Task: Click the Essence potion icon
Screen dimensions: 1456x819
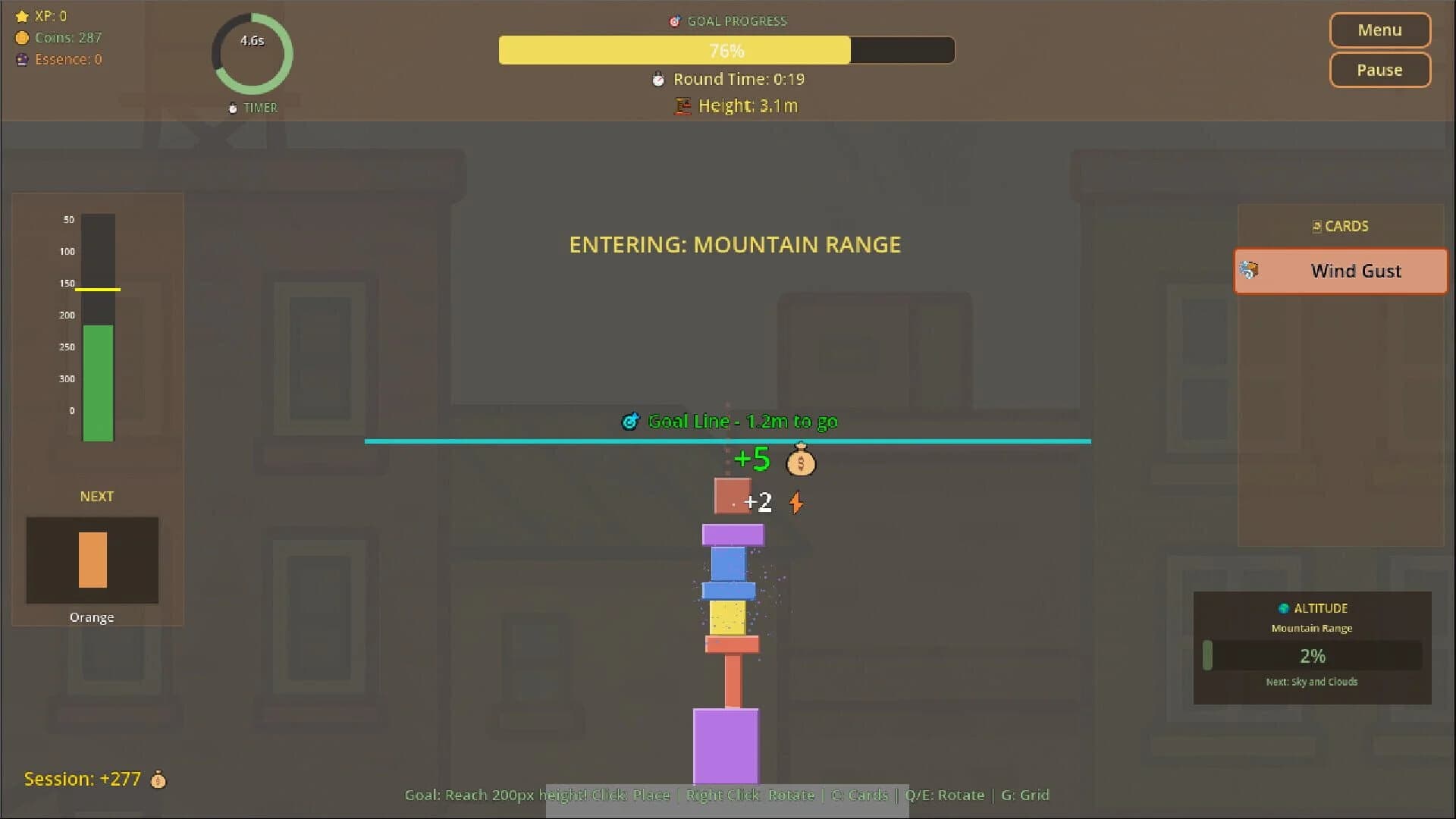Action: 21,59
